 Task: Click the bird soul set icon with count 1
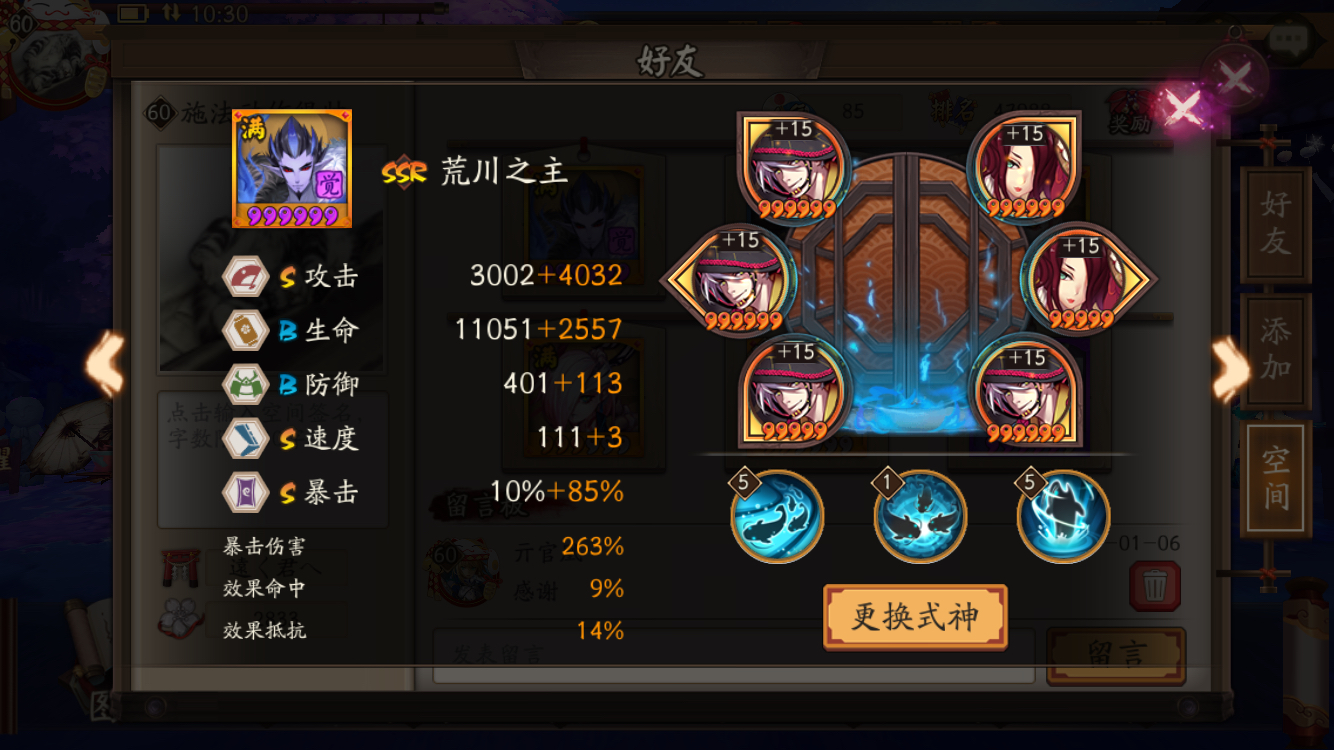(x=919, y=517)
